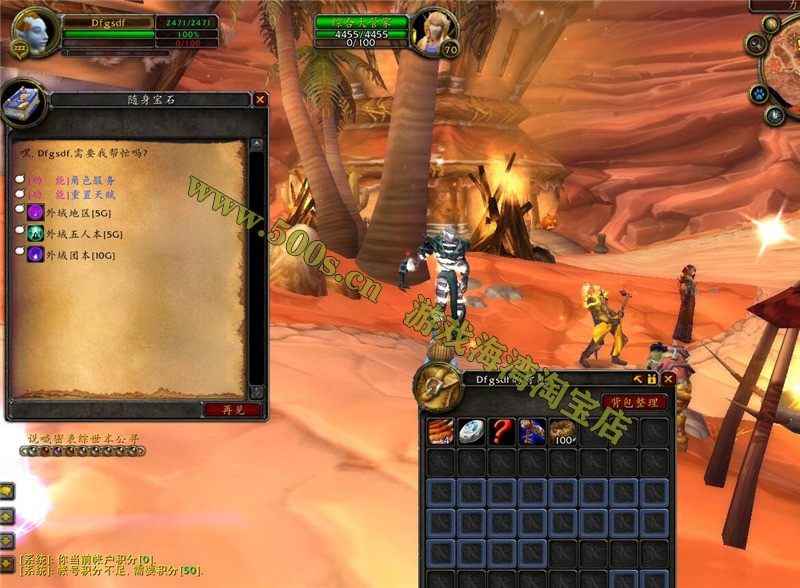Close the 随身宝石 gossip window

(x=260, y=100)
